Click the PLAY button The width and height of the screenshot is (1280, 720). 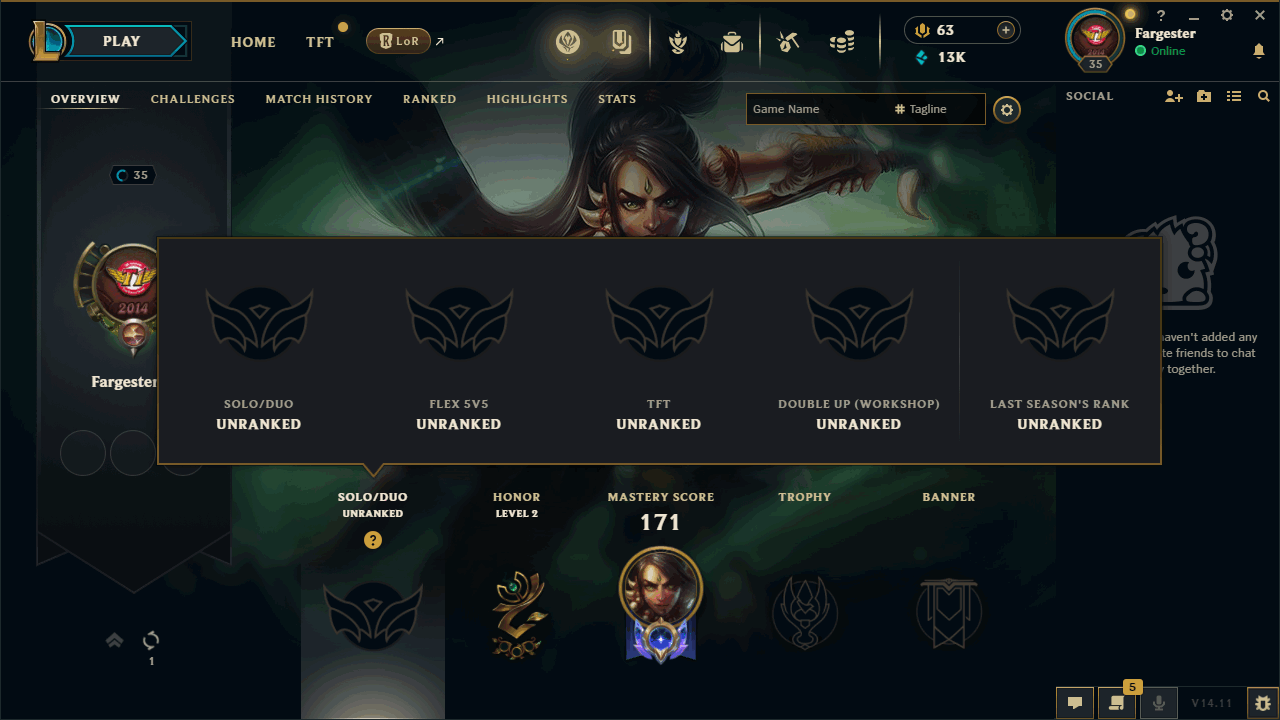click(x=120, y=41)
